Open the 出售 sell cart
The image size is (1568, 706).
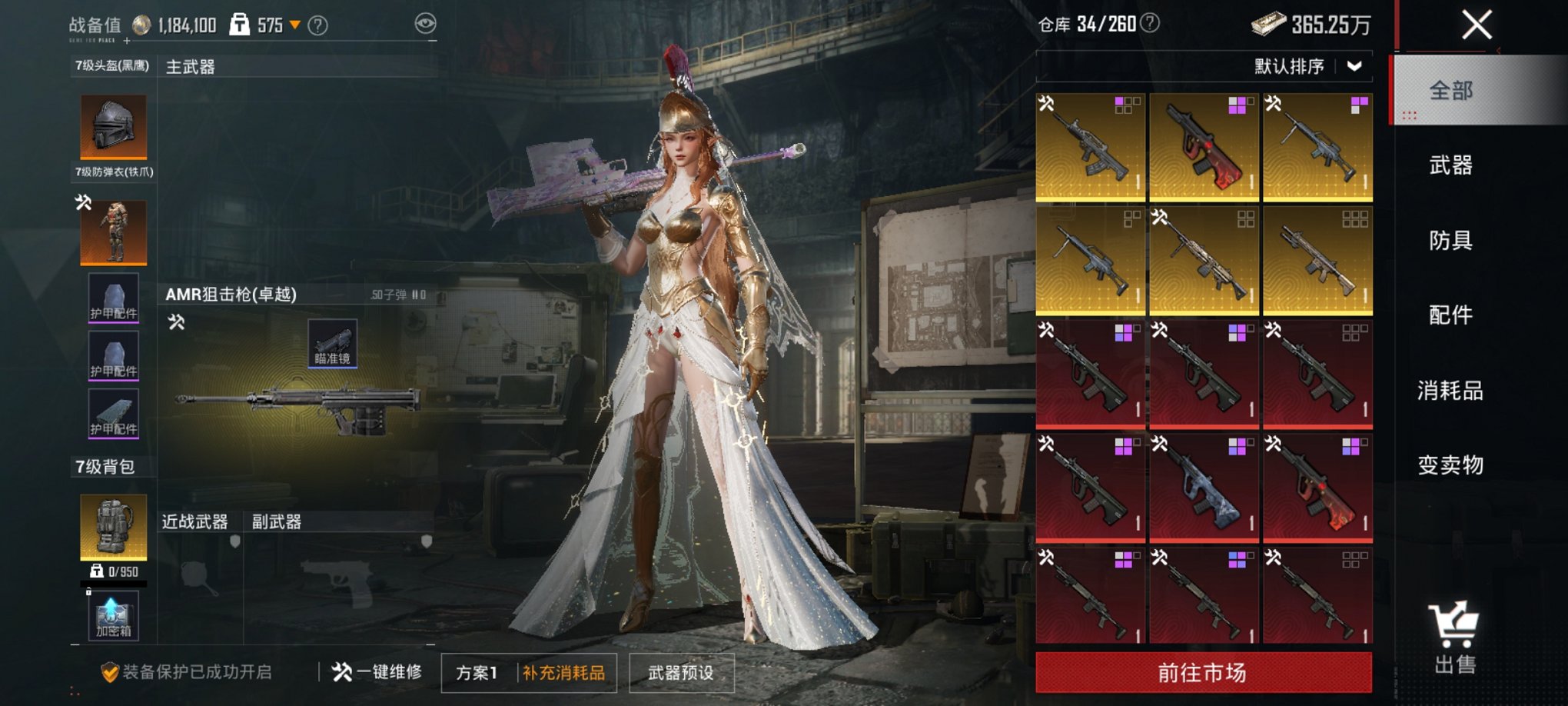pyautogui.click(x=1453, y=638)
